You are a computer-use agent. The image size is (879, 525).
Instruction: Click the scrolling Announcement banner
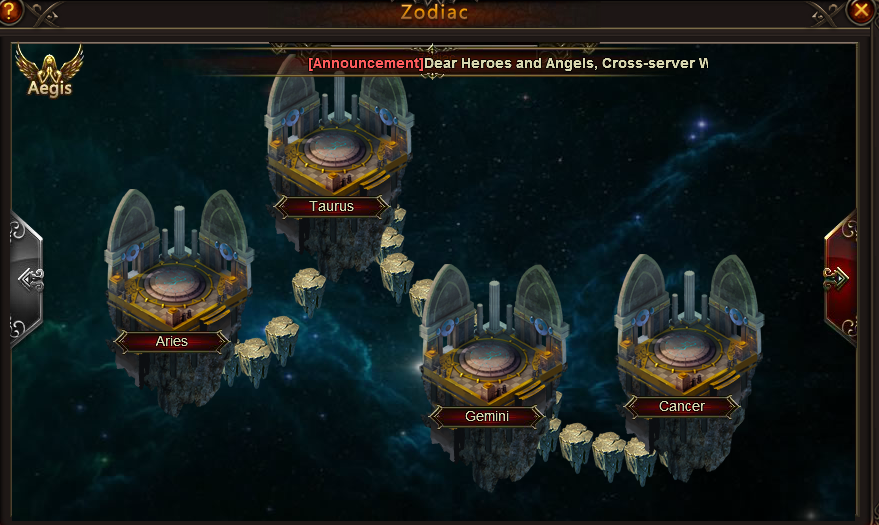tap(508, 63)
